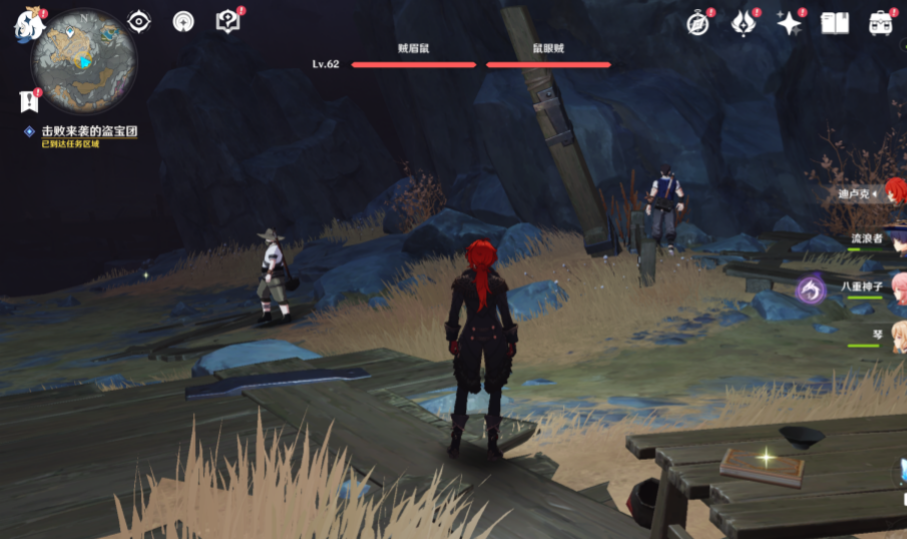Screen dimensions: 907x539
Task: Click the round arch icon near the minimap
Action: [183, 22]
